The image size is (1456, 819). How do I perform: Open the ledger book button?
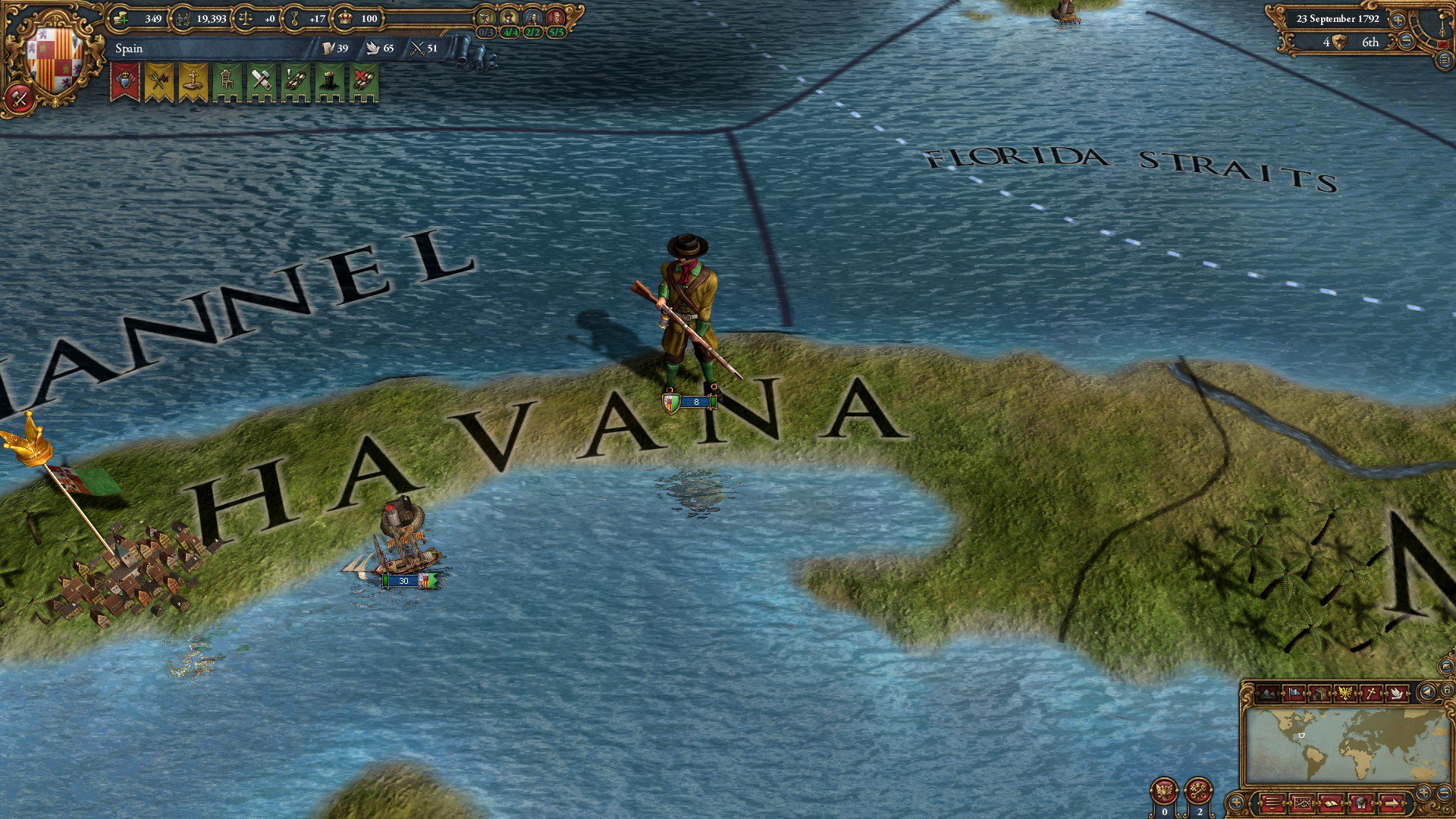click(x=1330, y=802)
